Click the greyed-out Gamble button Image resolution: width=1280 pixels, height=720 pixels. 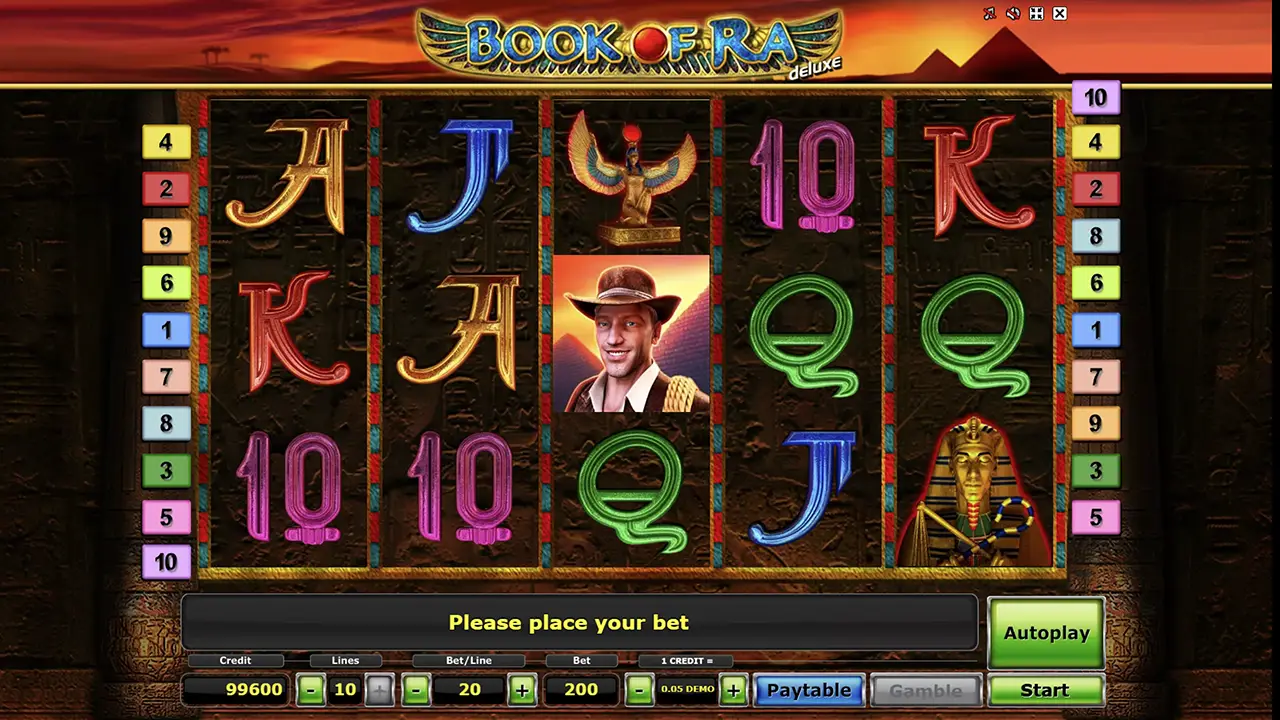(925, 690)
